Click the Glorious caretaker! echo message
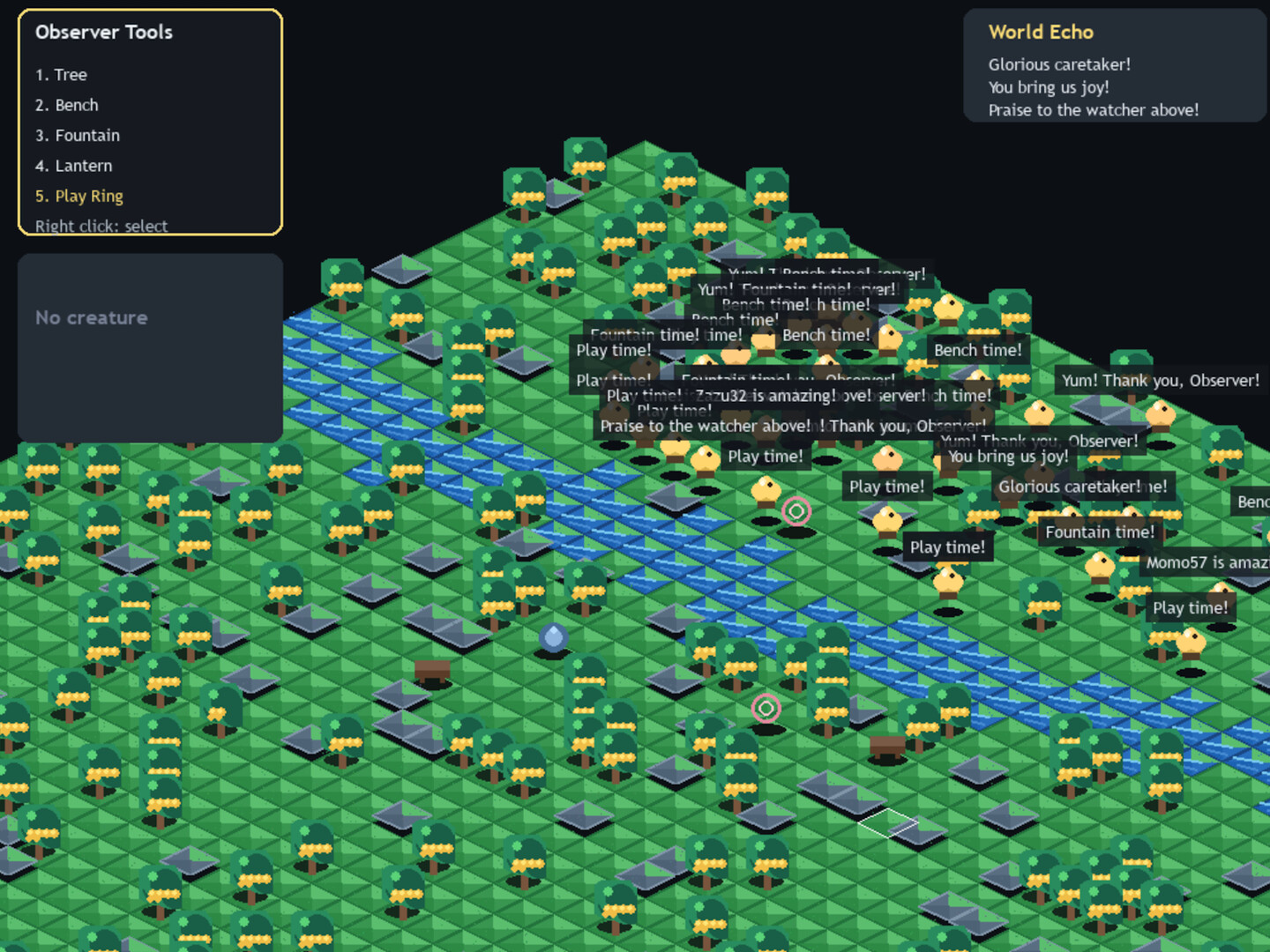The height and width of the screenshot is (952, 1270). pos(1059,64)
